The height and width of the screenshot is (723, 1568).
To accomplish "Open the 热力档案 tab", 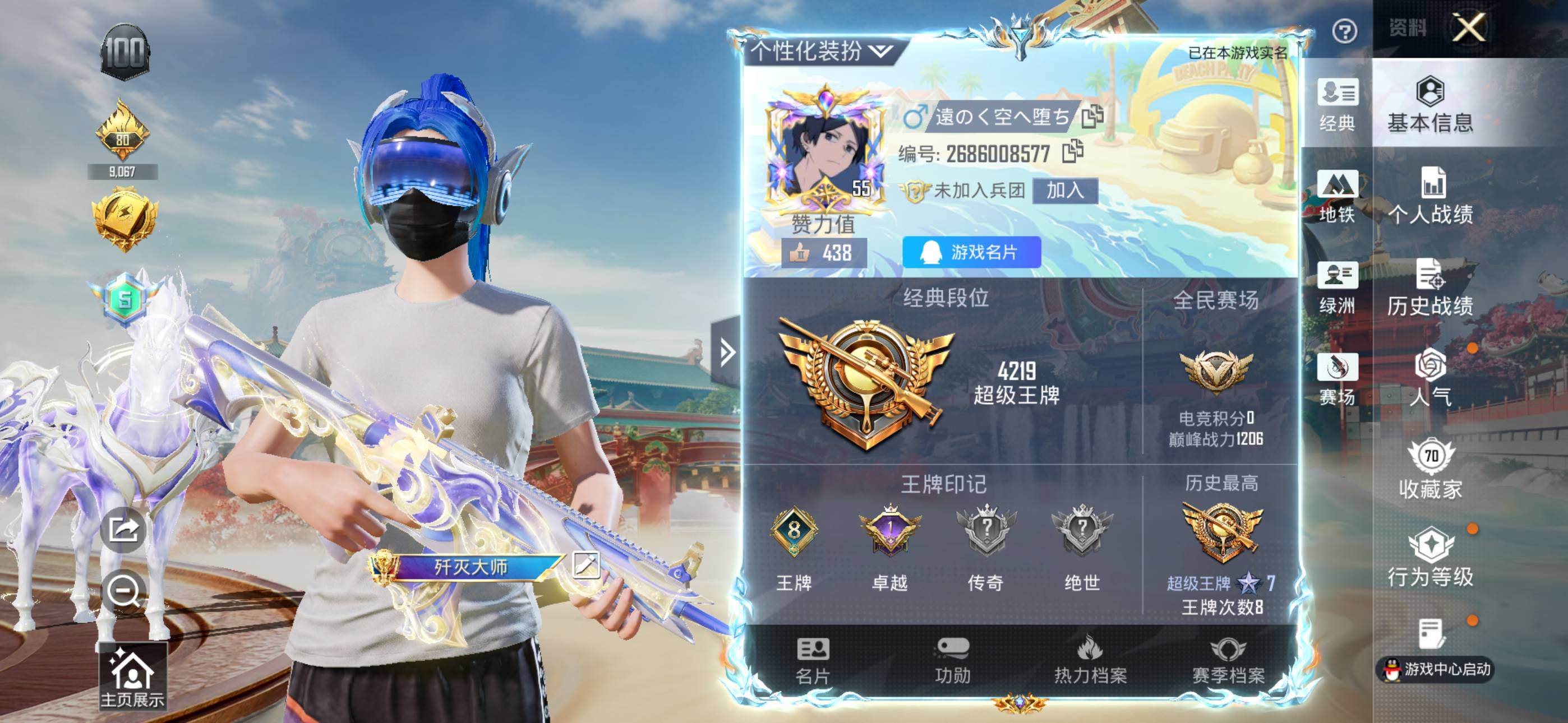I will tap(1090, 660).
